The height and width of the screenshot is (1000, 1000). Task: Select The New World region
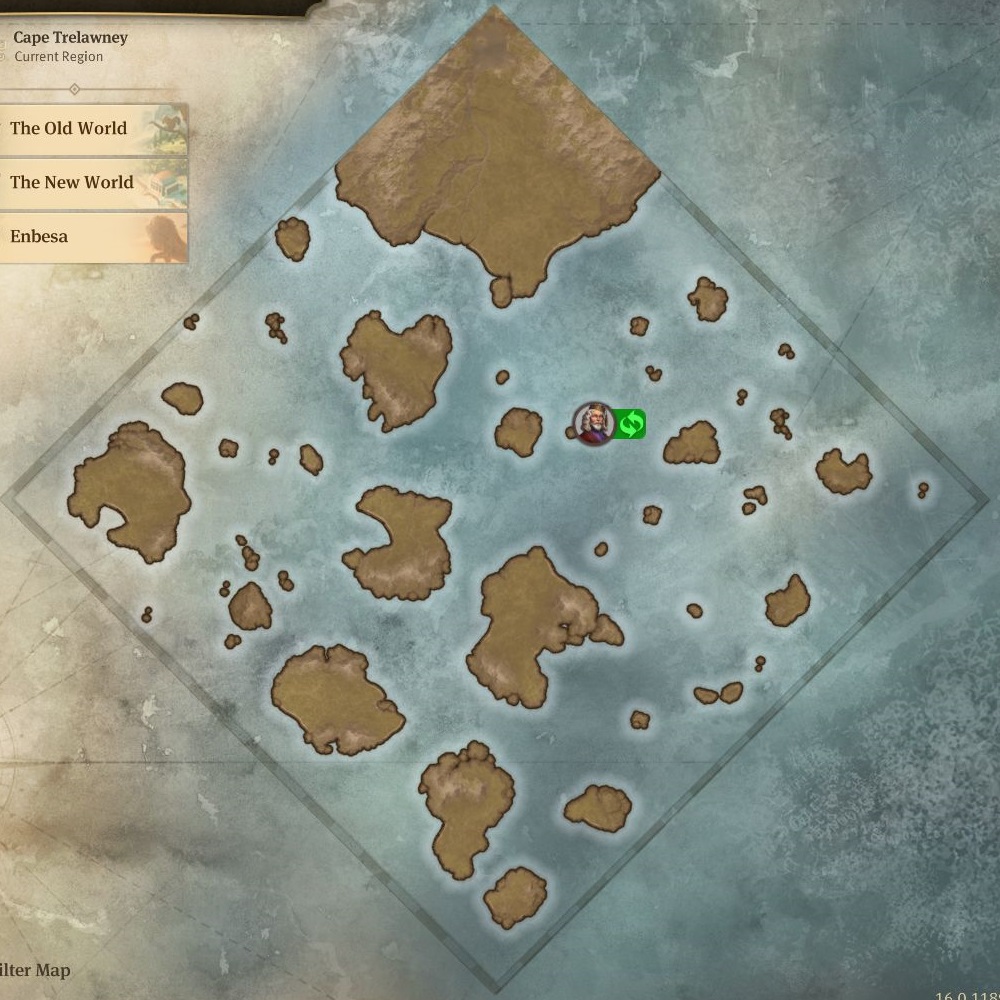(x=90, y=183)
